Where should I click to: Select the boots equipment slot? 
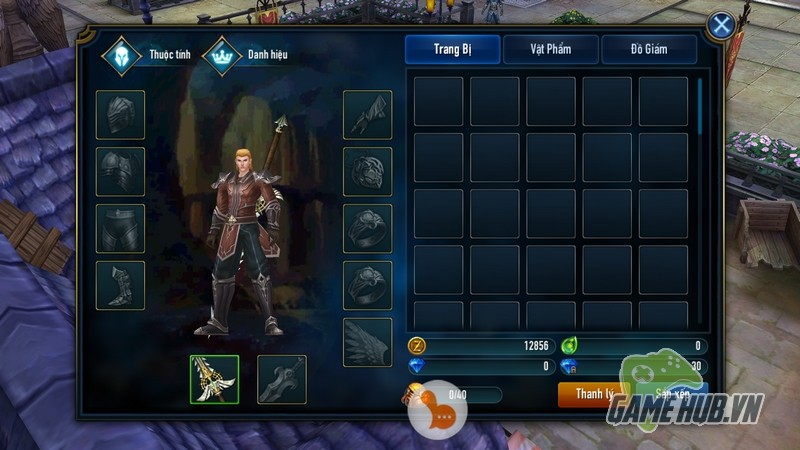click(120, 285)
